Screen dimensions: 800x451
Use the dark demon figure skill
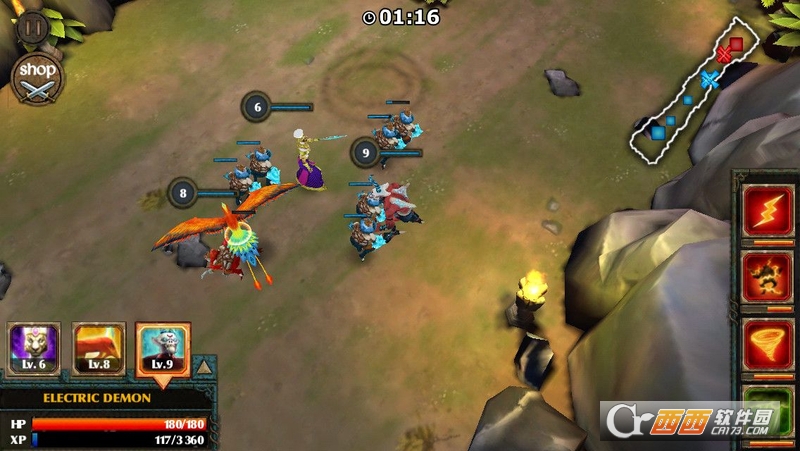click(767, 277)
